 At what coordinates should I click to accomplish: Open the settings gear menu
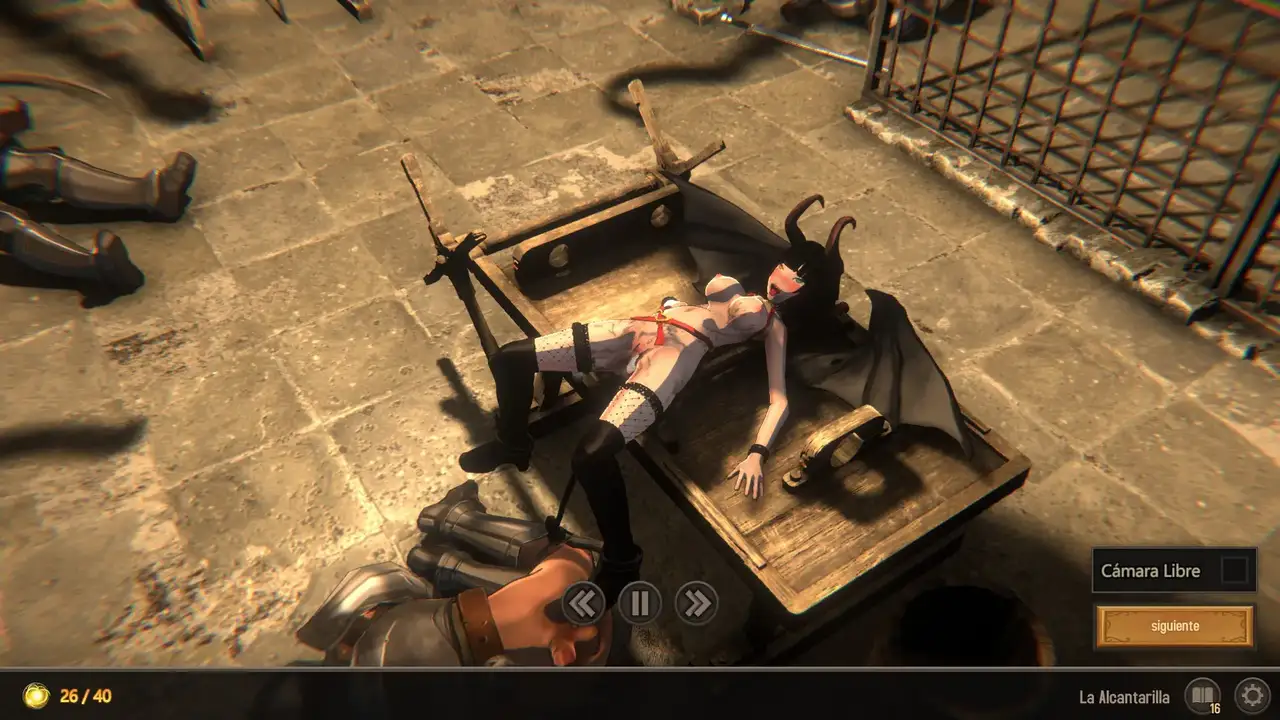(1251, 695)
